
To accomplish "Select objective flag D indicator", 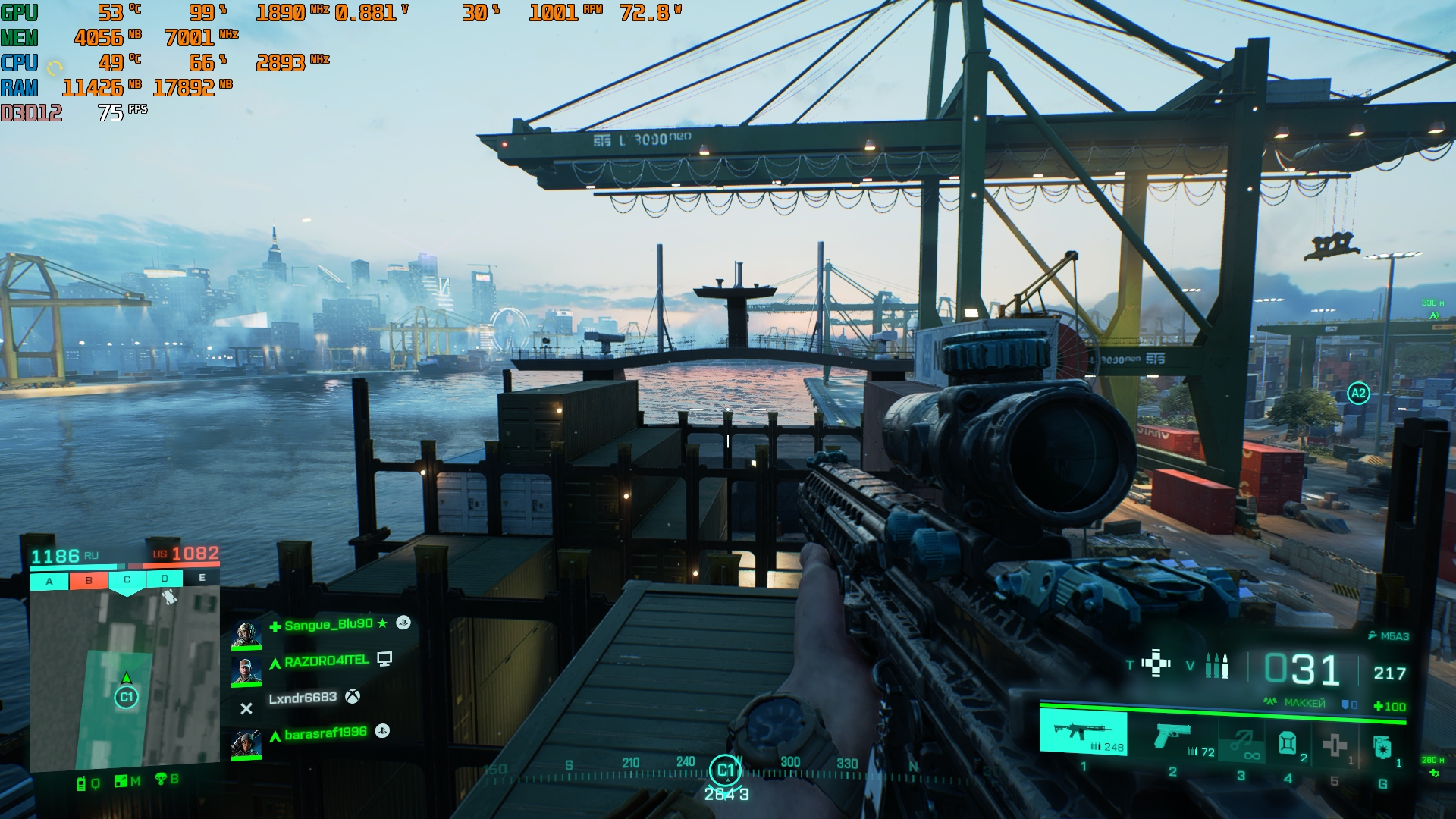I will pos(165,579).
